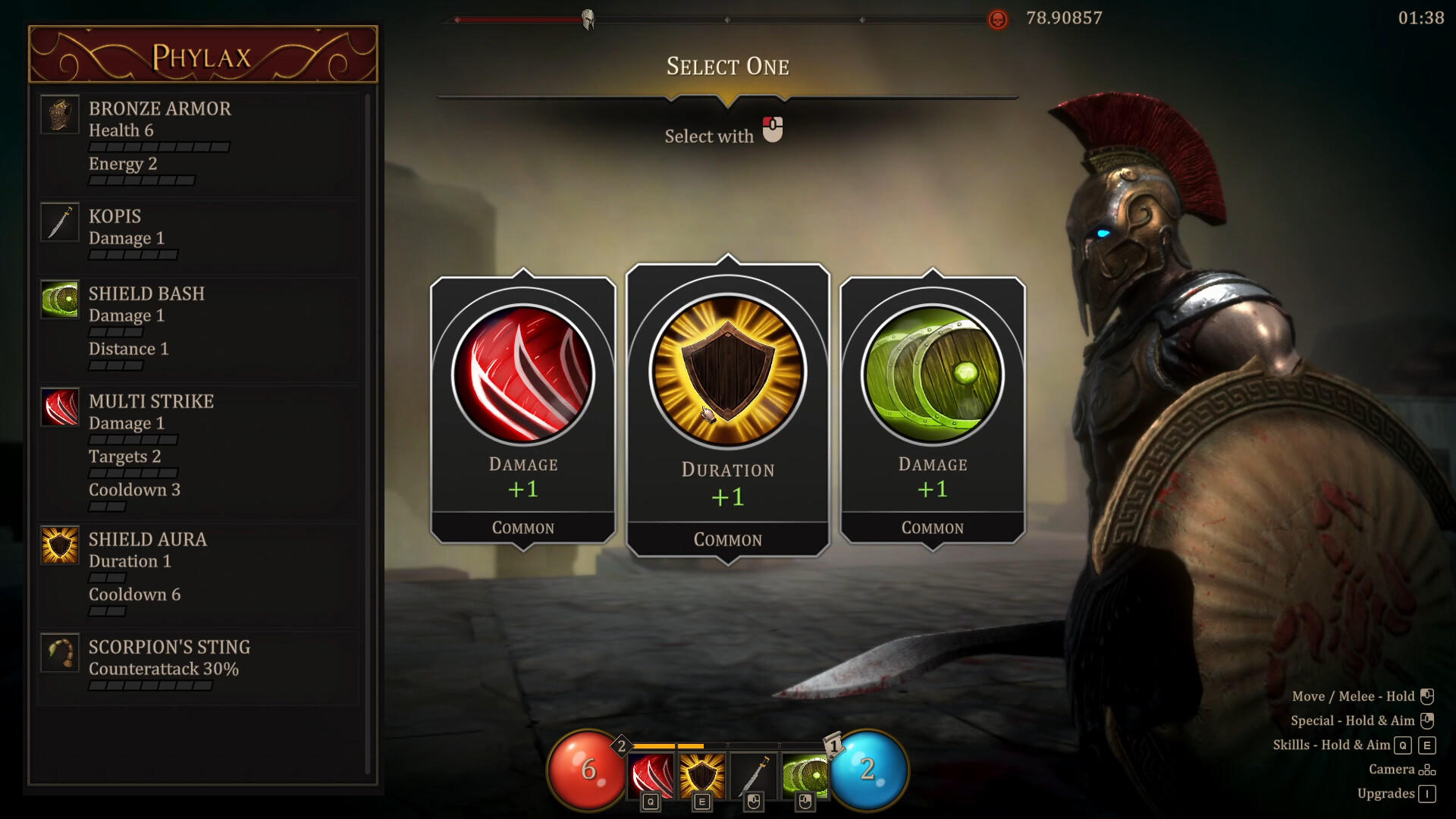Image resolution: width=1456 pixels, height=819 pixels.
Task: Click the Camera option in the bottom right
Action: point(1395,769)
